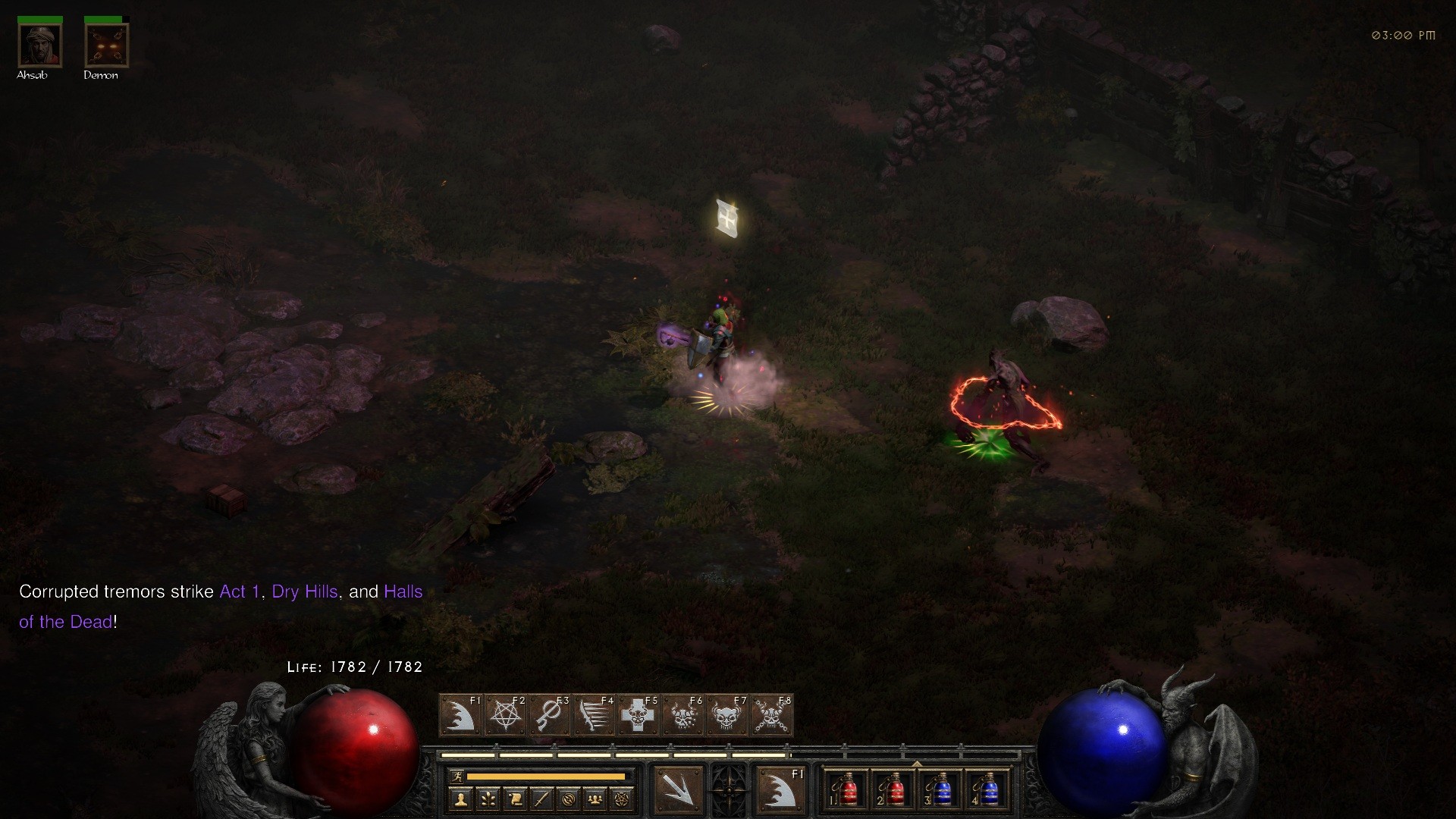Image resolution: width=1456 pixels, height=819 pixels.
Task: Select the crossed-chains skull skill on F8
Action: point(770,714)
